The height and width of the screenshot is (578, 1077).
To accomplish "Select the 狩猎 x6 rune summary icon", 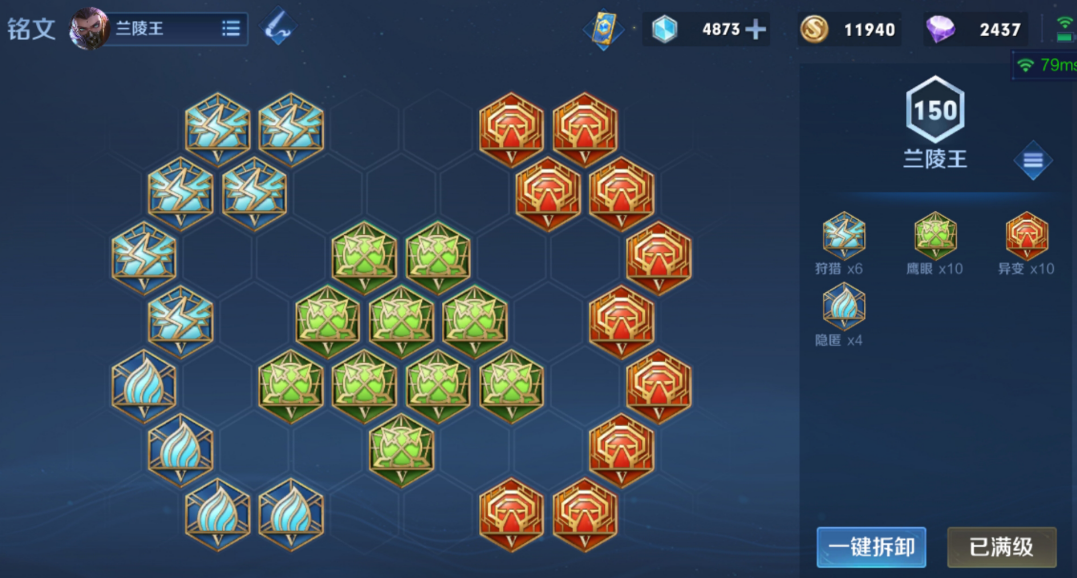I will click(x=843, y=236).
